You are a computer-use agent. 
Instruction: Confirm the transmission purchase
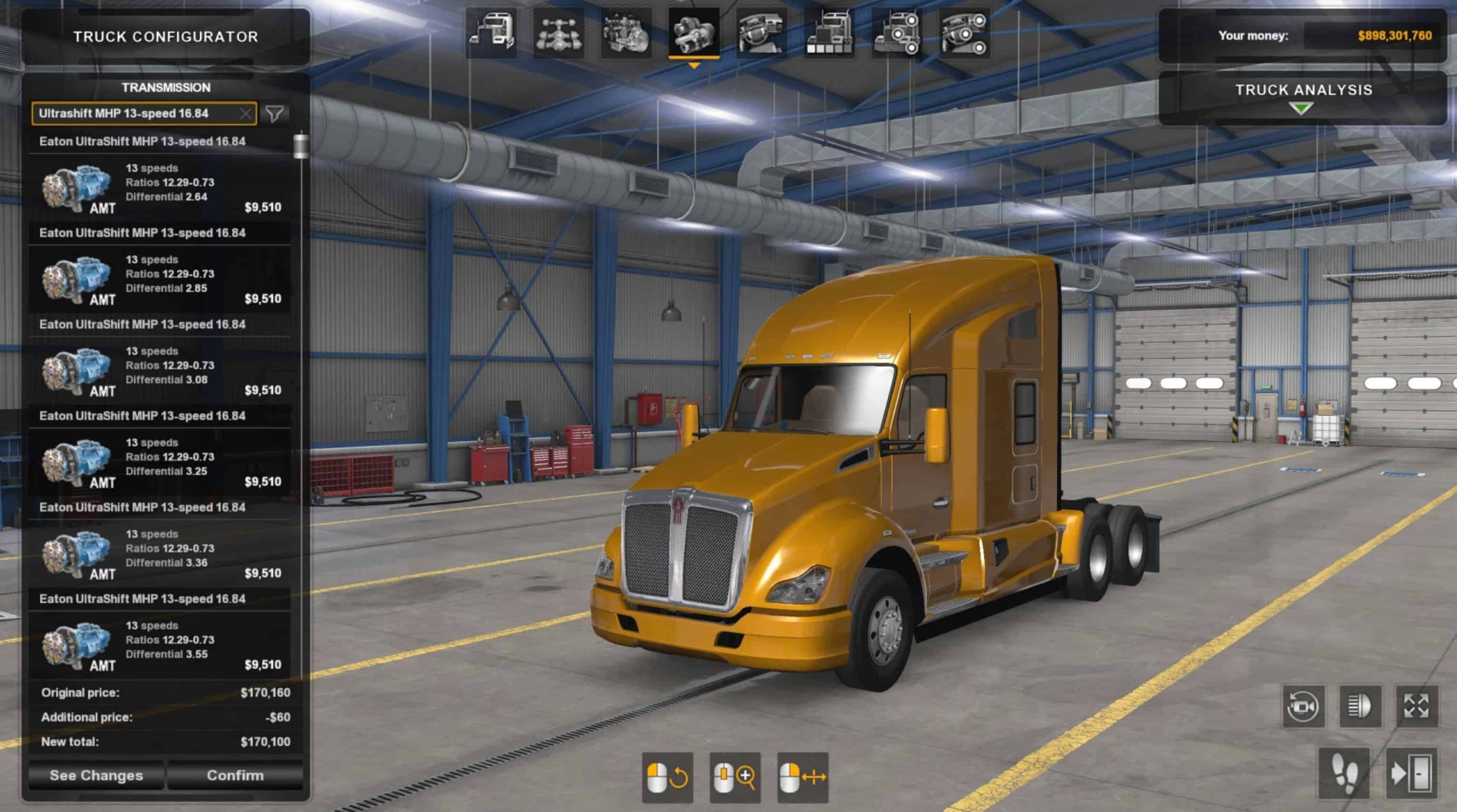pyautogui.click(x=235, y=775)
